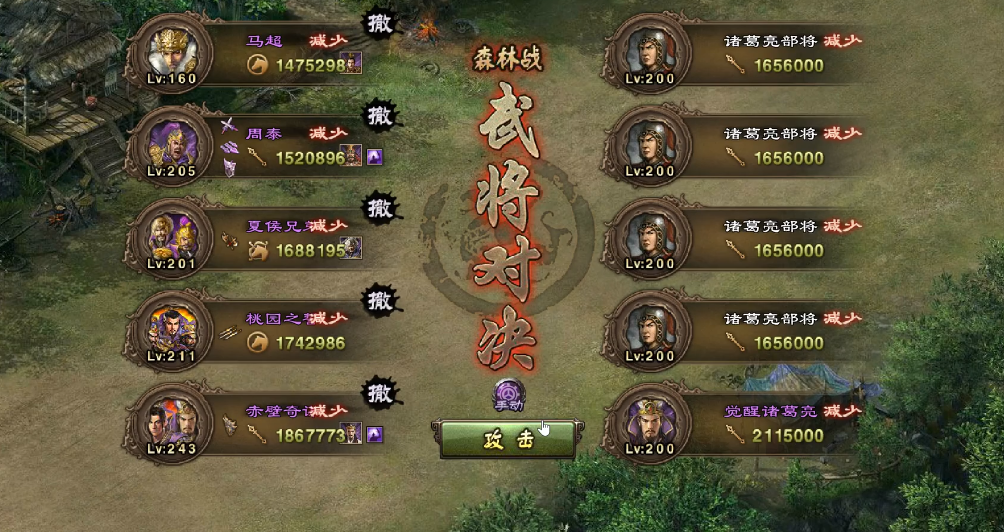The width and height of the screenshot is (1004, 532).
Task: Select the Lv:201 夏侯兄弟 portrait
Action: pyautogui.click(x=169, y=235)
